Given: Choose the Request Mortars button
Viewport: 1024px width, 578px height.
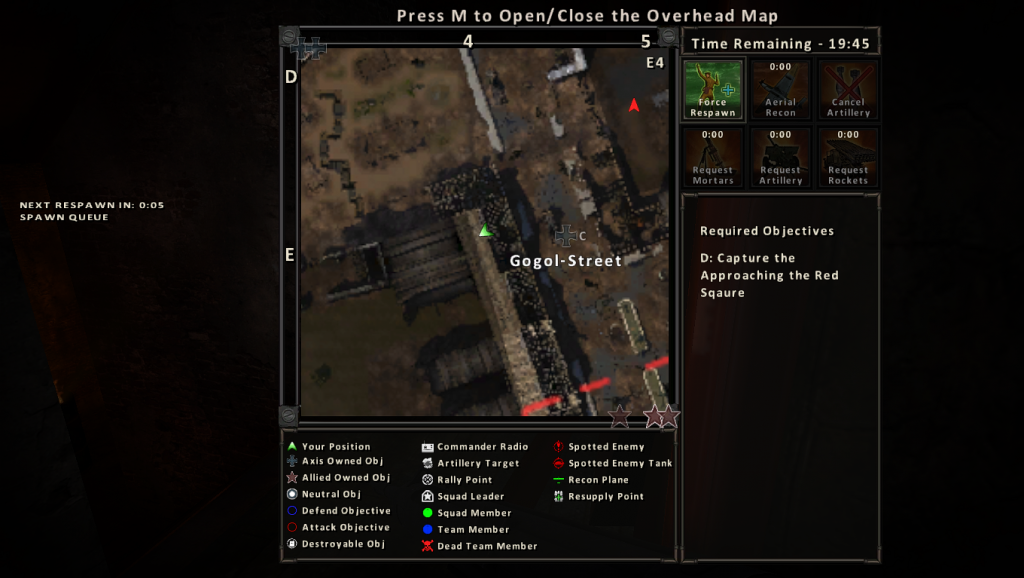Looking at the screenshot, I should coord(713,157).
